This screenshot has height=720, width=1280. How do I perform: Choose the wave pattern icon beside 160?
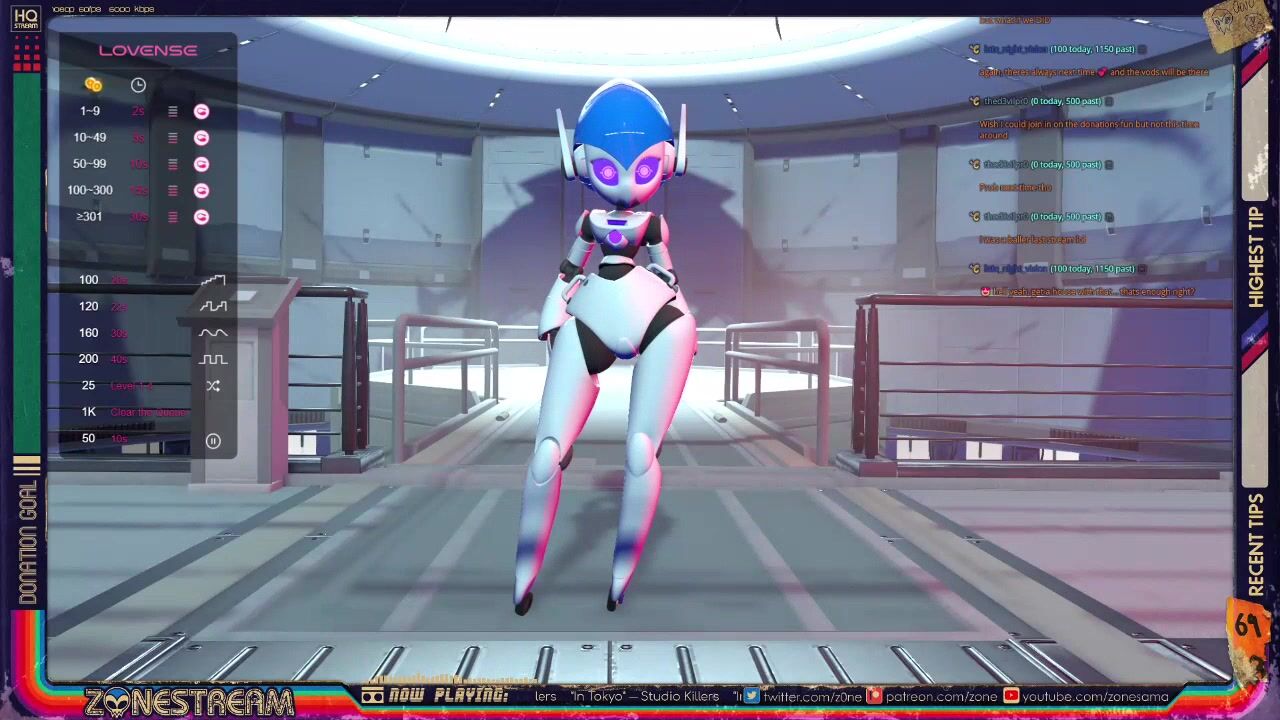(213, 333)
